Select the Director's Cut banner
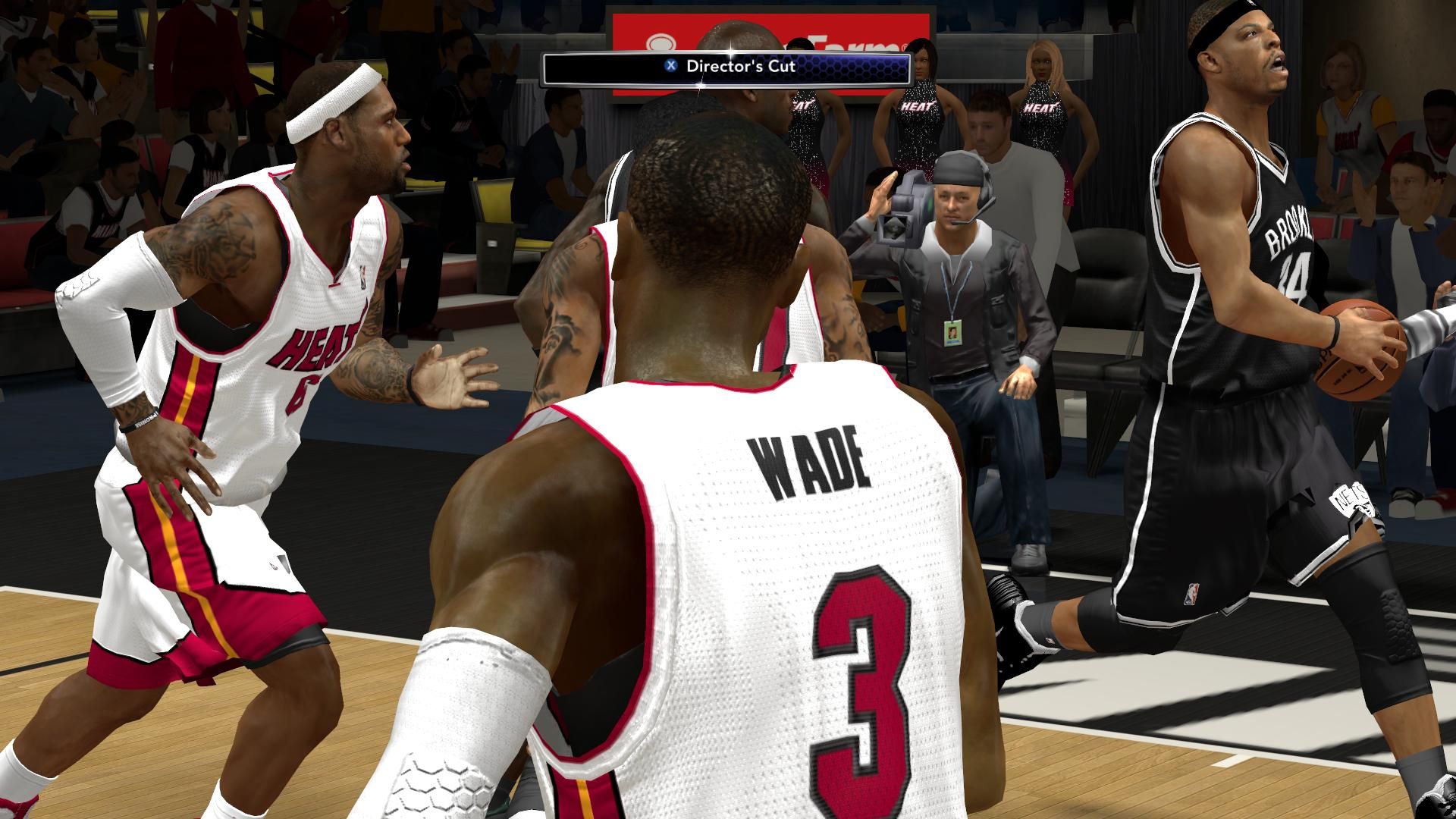The height and width of the screenshot is (819, 1456). (726, 67)
